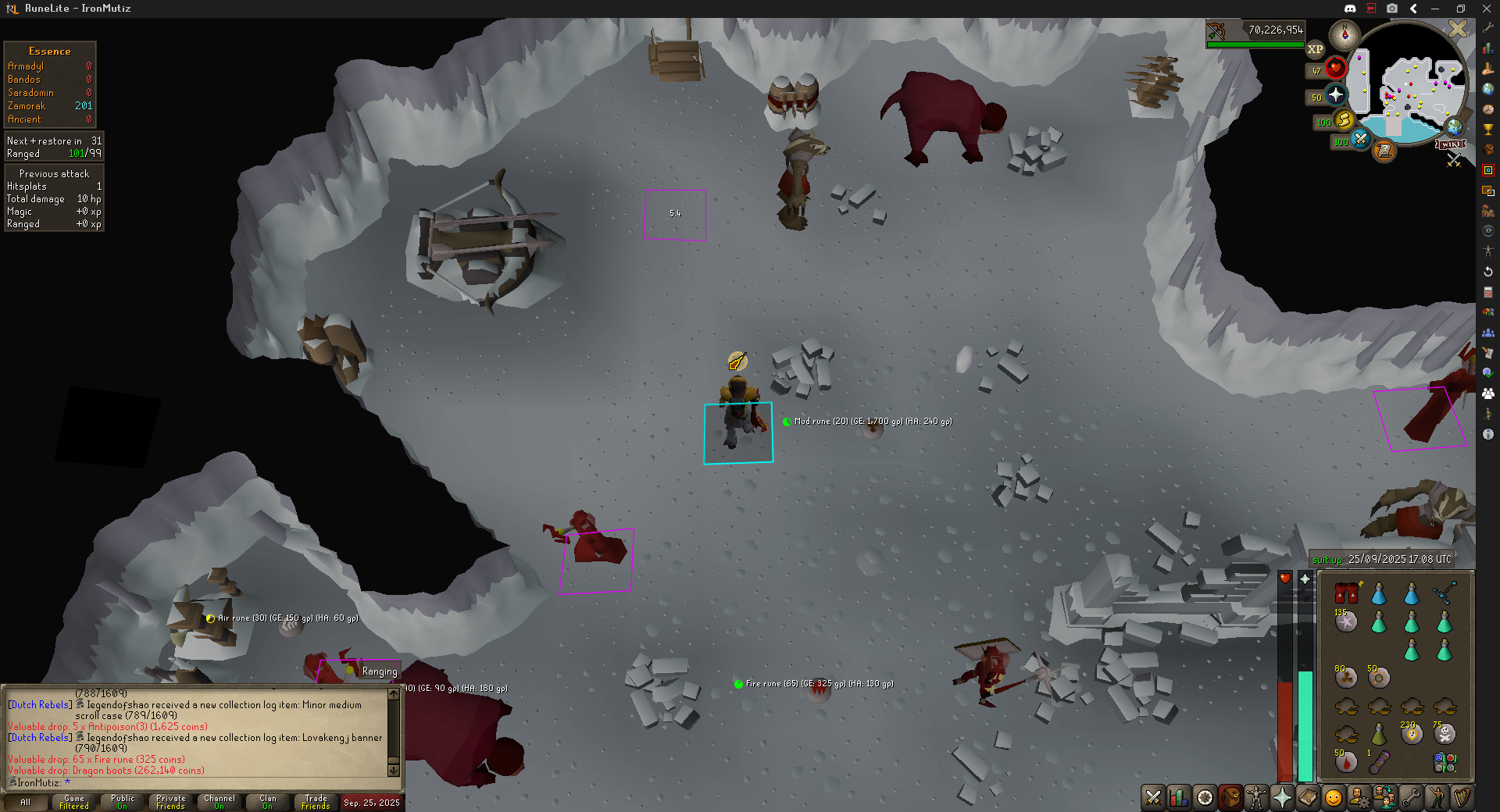Open the world map globe icon
This screenshot has height=812, width=1500.
(1454, 126)
